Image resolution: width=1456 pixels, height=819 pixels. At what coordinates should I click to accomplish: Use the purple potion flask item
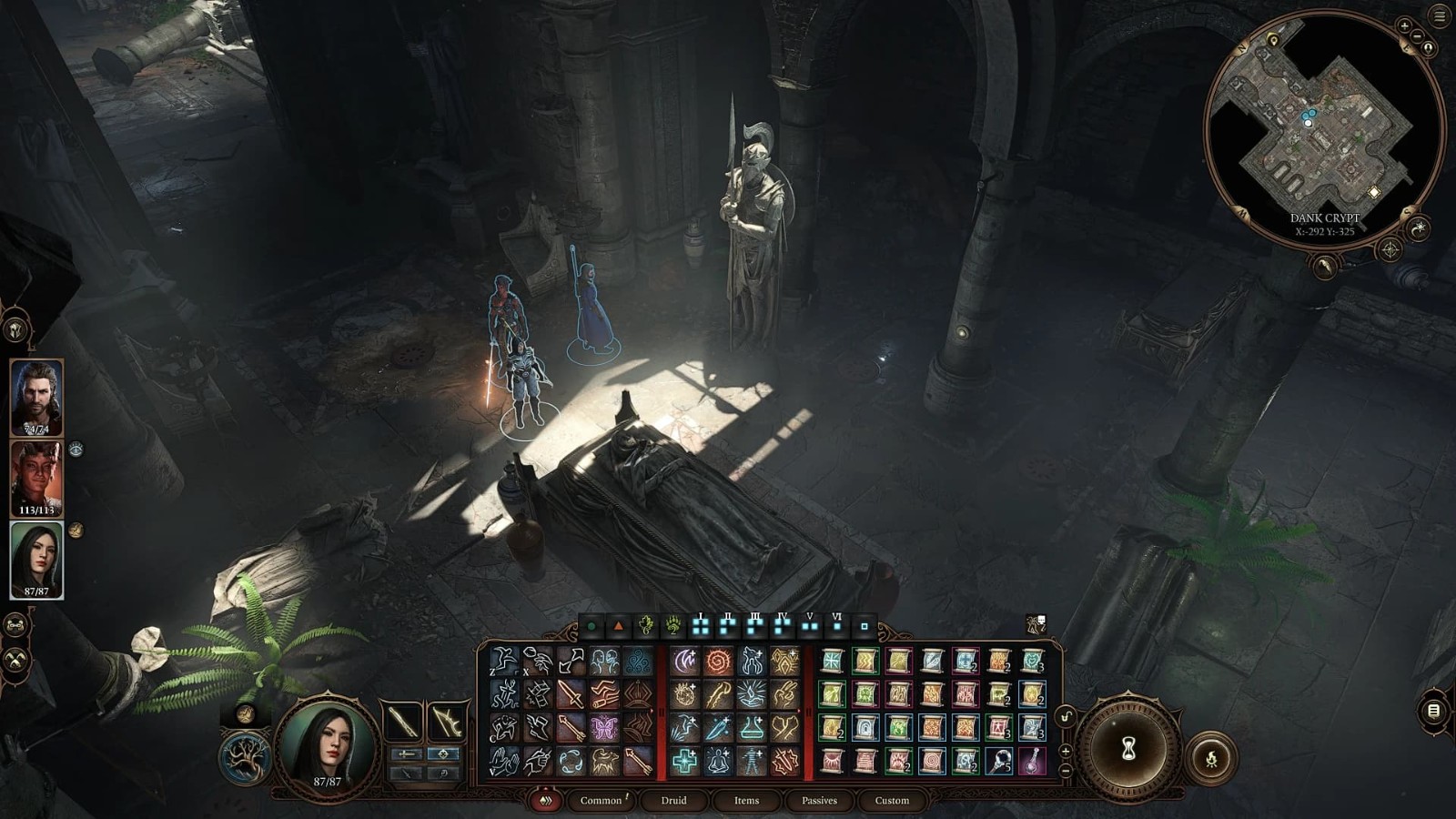tap(1032, 761)
